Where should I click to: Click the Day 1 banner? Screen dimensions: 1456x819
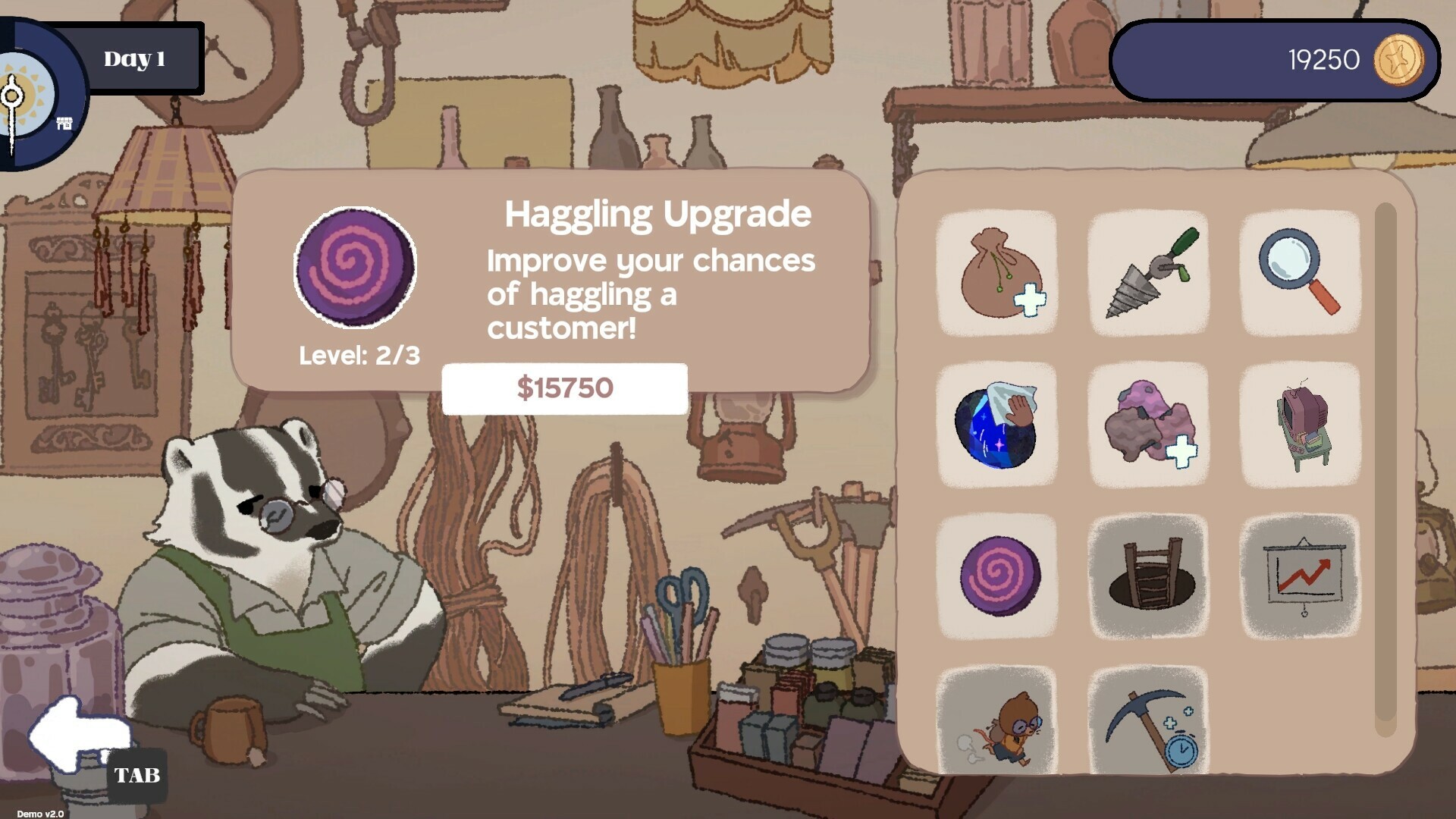133,58
